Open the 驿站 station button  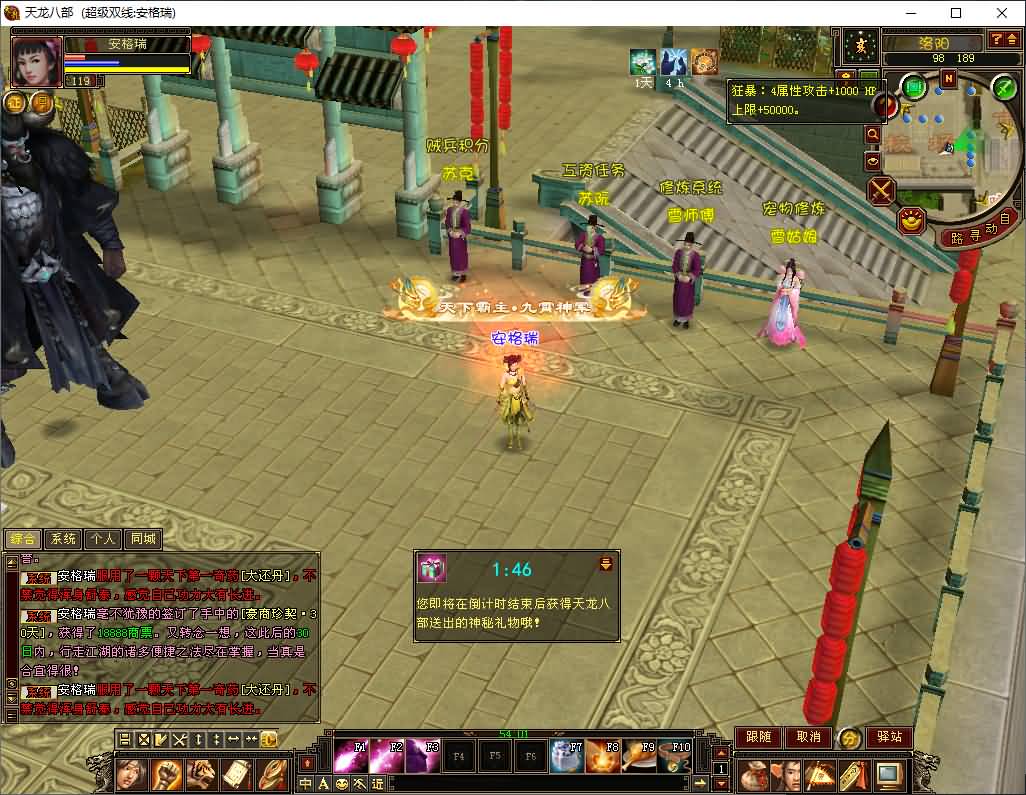click(x=889, y=737)
